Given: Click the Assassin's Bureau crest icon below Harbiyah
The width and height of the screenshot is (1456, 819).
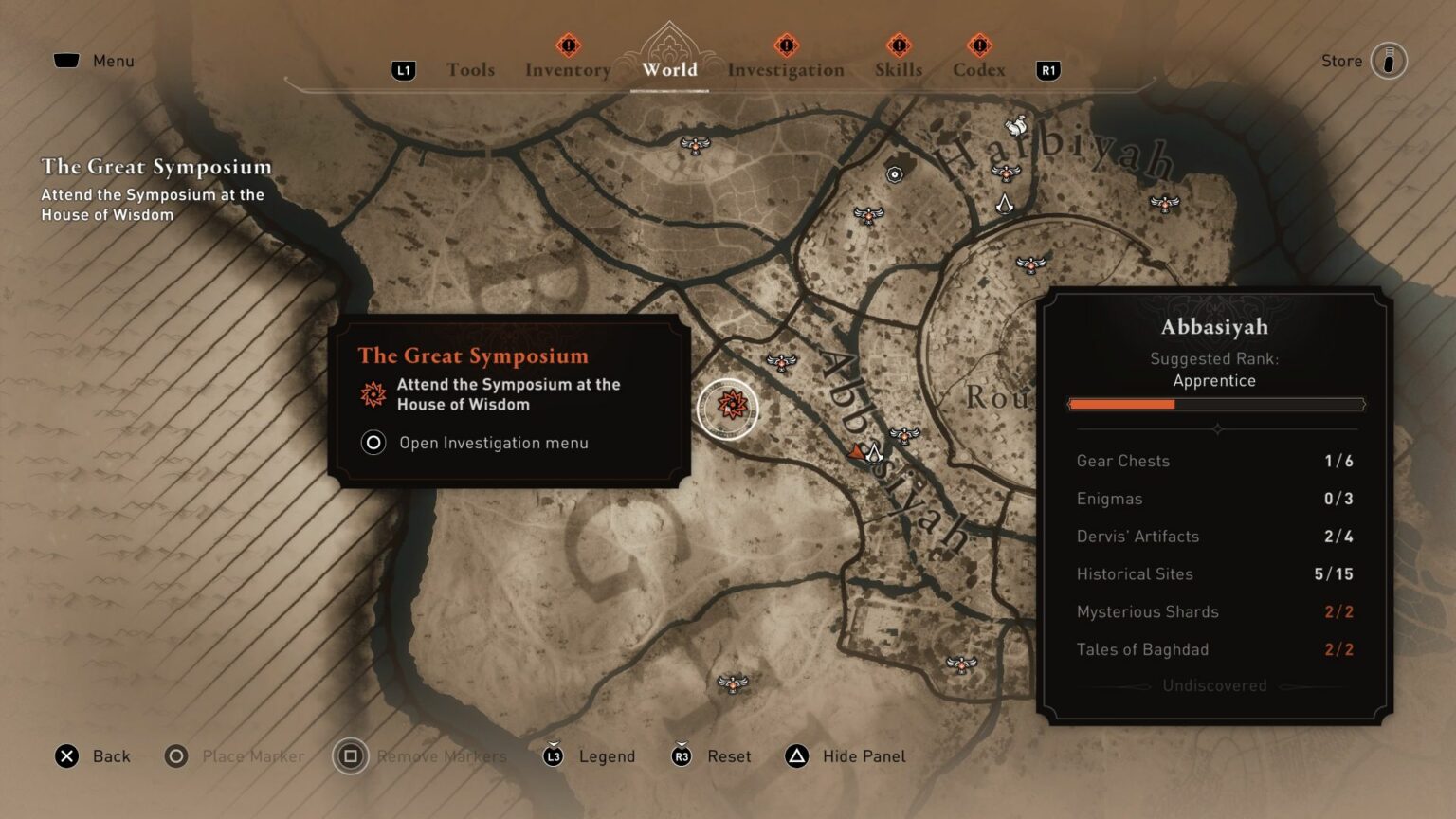Looking at the screenshot, I should click(x=1006, y=205).
